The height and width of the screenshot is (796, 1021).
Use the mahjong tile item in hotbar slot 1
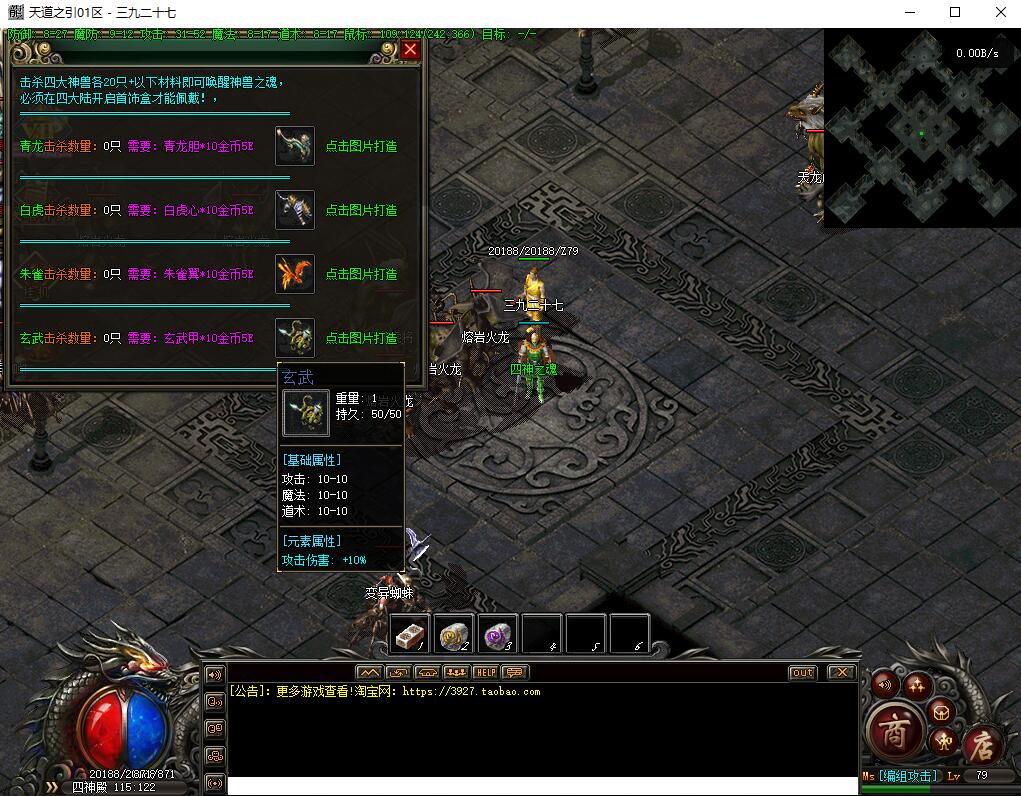410,634
